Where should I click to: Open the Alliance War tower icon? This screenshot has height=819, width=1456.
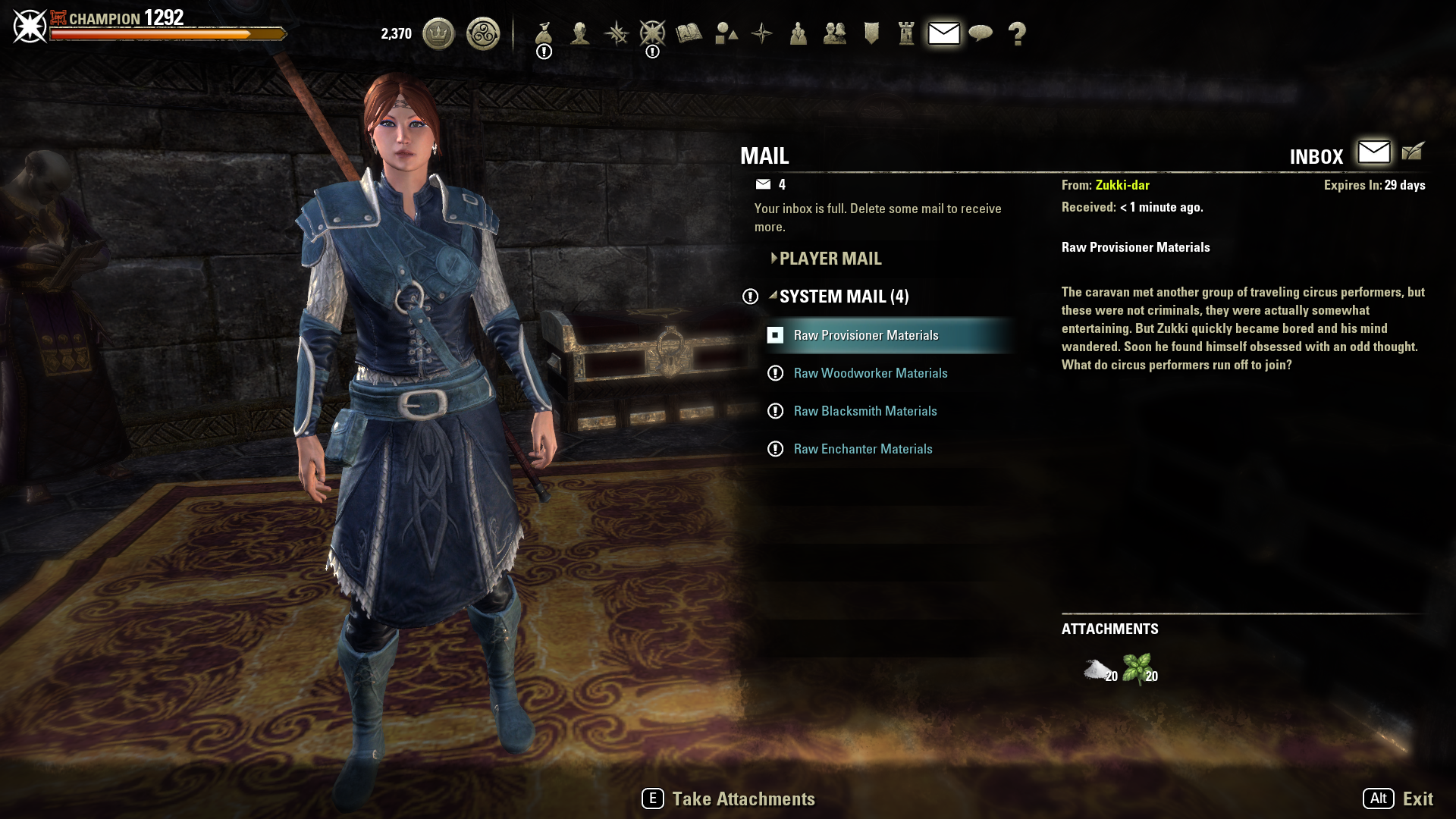[906, 33]
